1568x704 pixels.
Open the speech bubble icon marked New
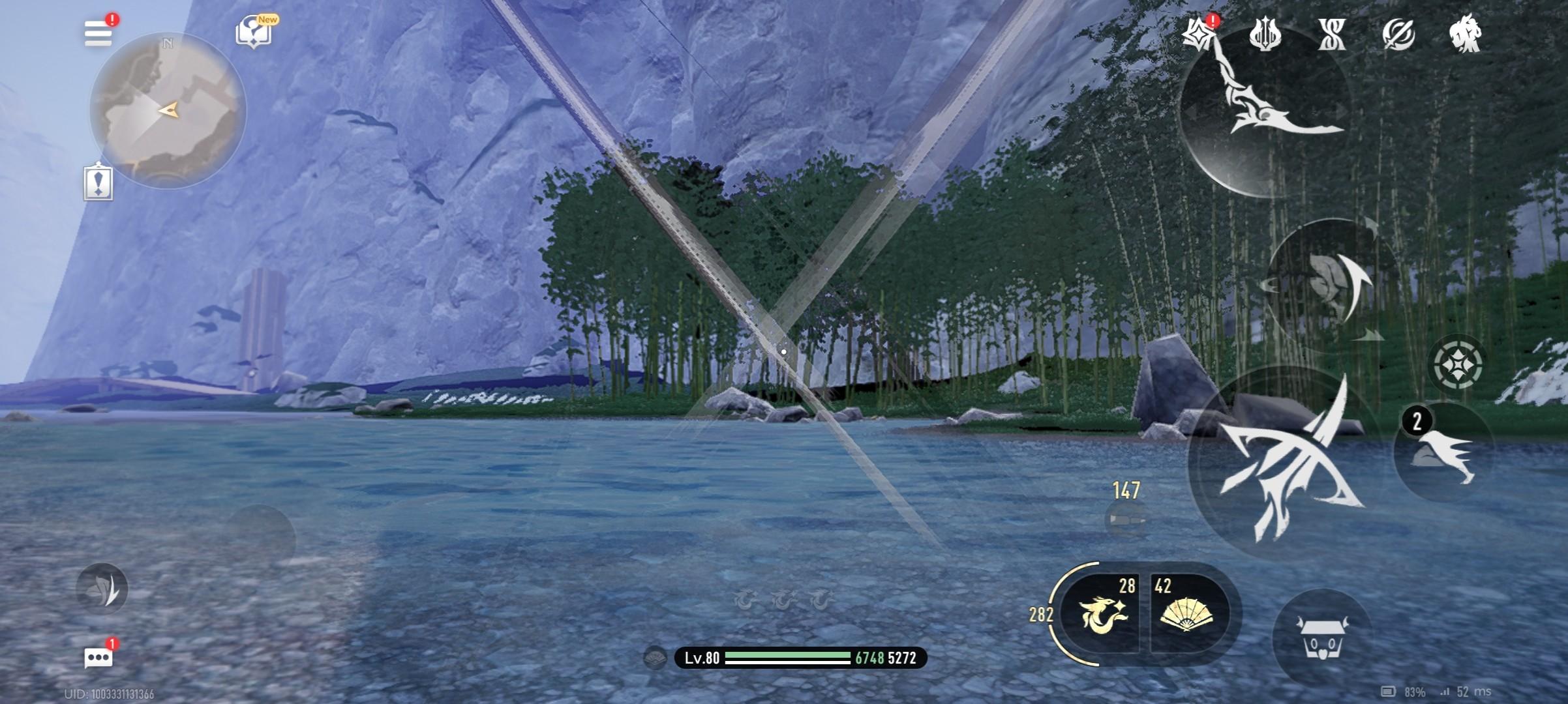point(254,31)
